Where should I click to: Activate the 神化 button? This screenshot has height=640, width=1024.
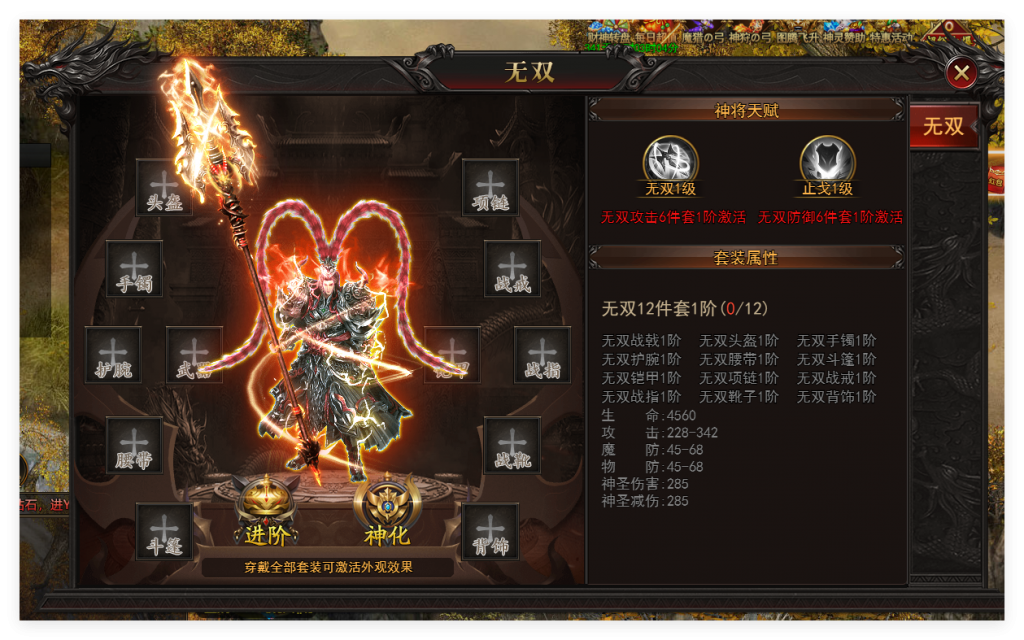click(386, 511)
